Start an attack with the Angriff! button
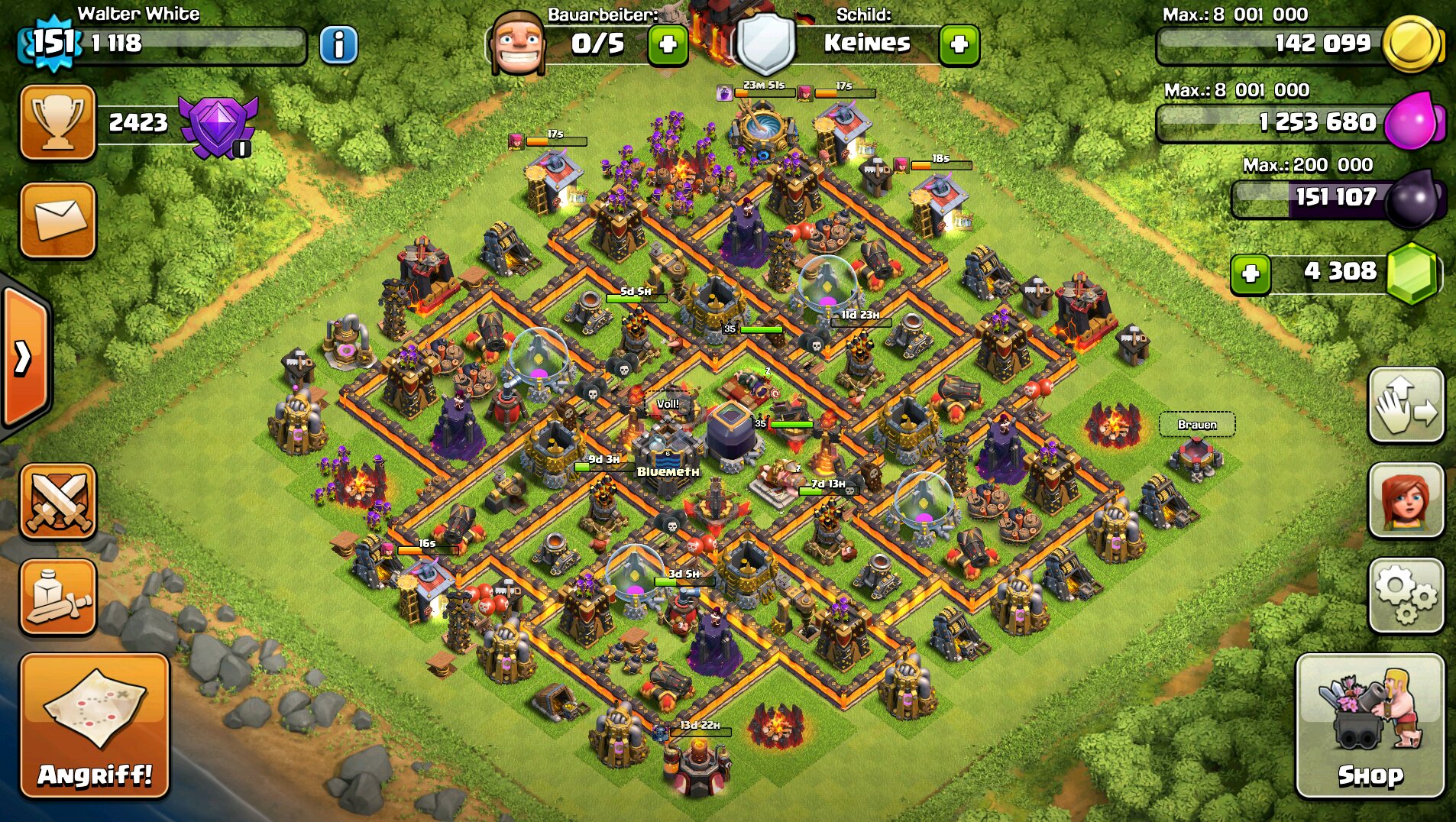Screen dimensions: 1456x822 (95, 725)
